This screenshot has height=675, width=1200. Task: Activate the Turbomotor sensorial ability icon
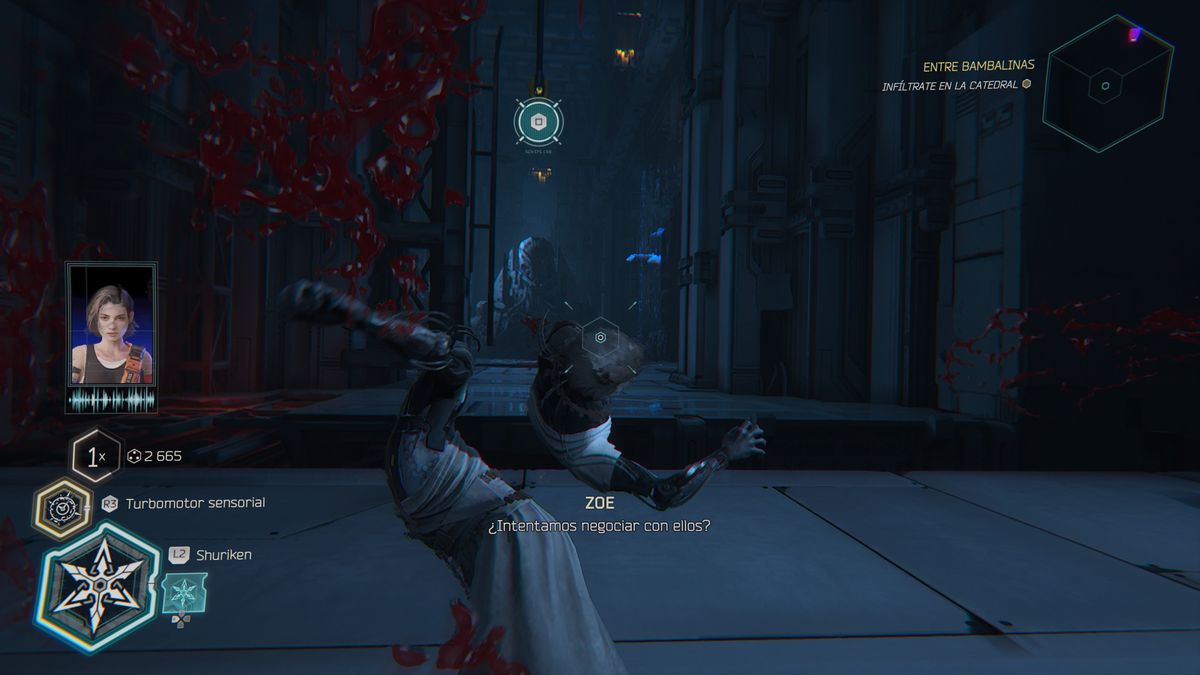[63, 507]
